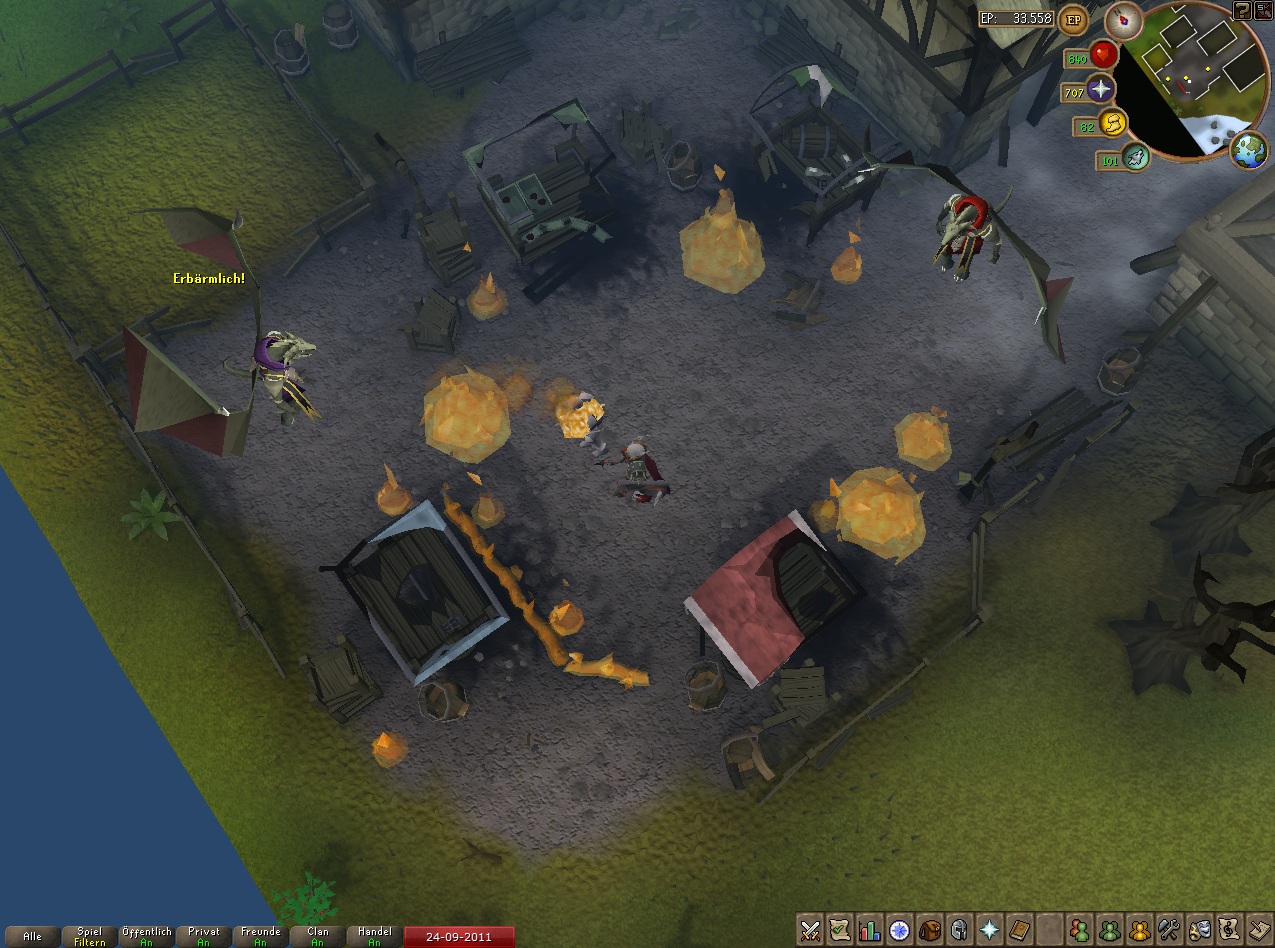Open the stats tab with bar chart
This screenshot has height=948, width=1275.
pyautogui.click(x=869, y=930)
